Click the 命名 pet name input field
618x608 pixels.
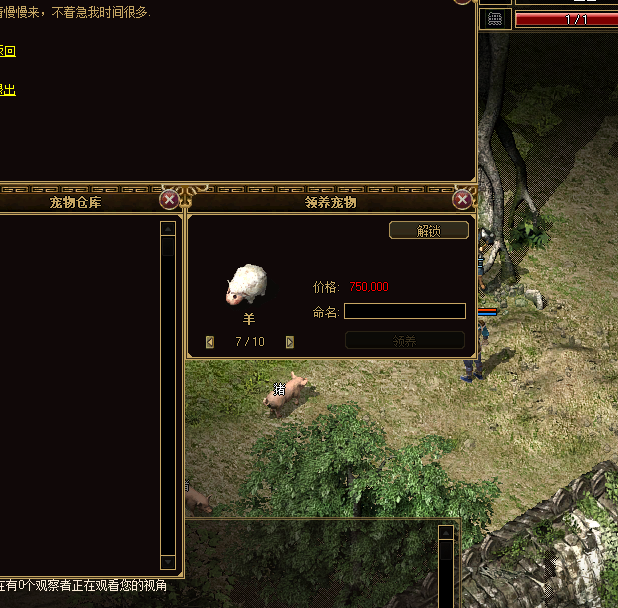[x=405, y=311]
